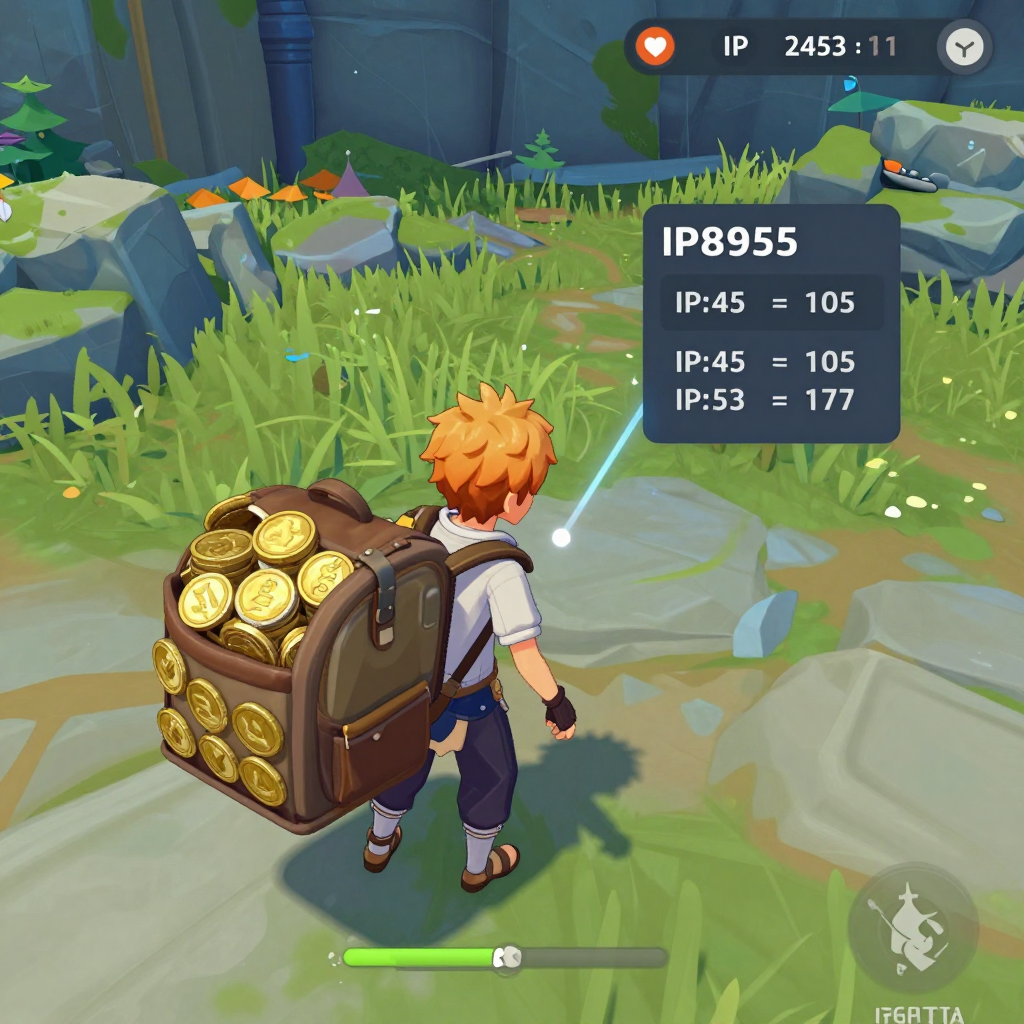Click the white handle on the green slider
Image resolution: width=1024 pixels, height=1024 pixels.
508,958
